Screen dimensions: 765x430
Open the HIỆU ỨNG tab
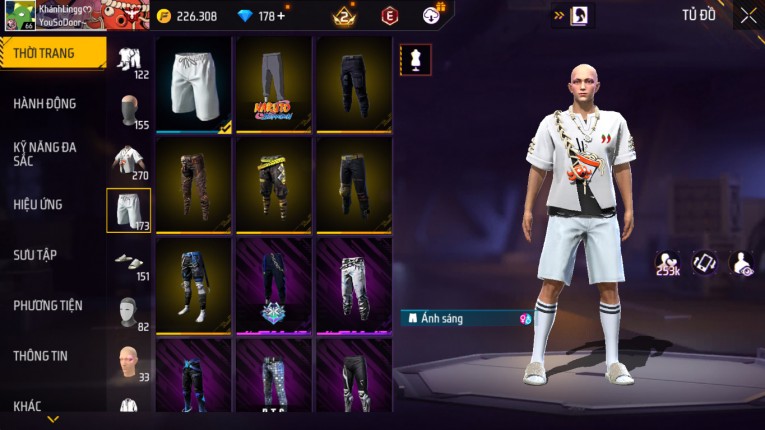pos(38,204)
